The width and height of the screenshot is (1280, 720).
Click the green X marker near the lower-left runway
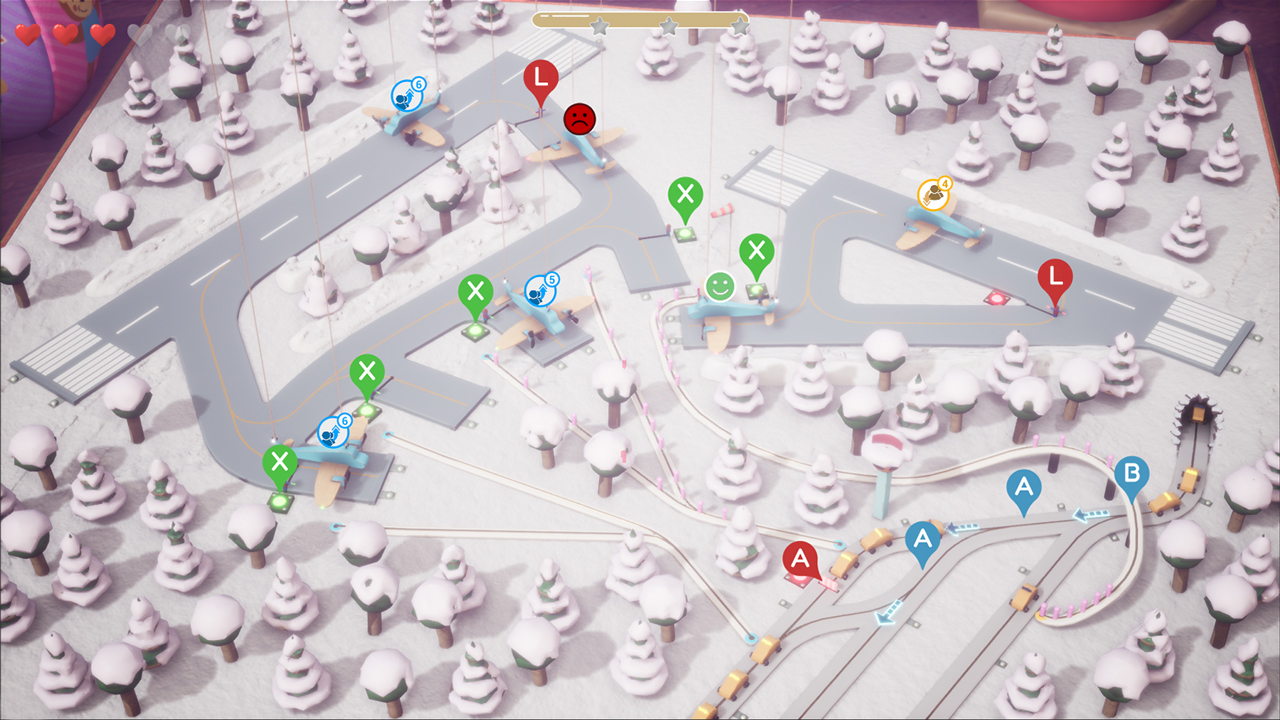[x=281, y=462]
